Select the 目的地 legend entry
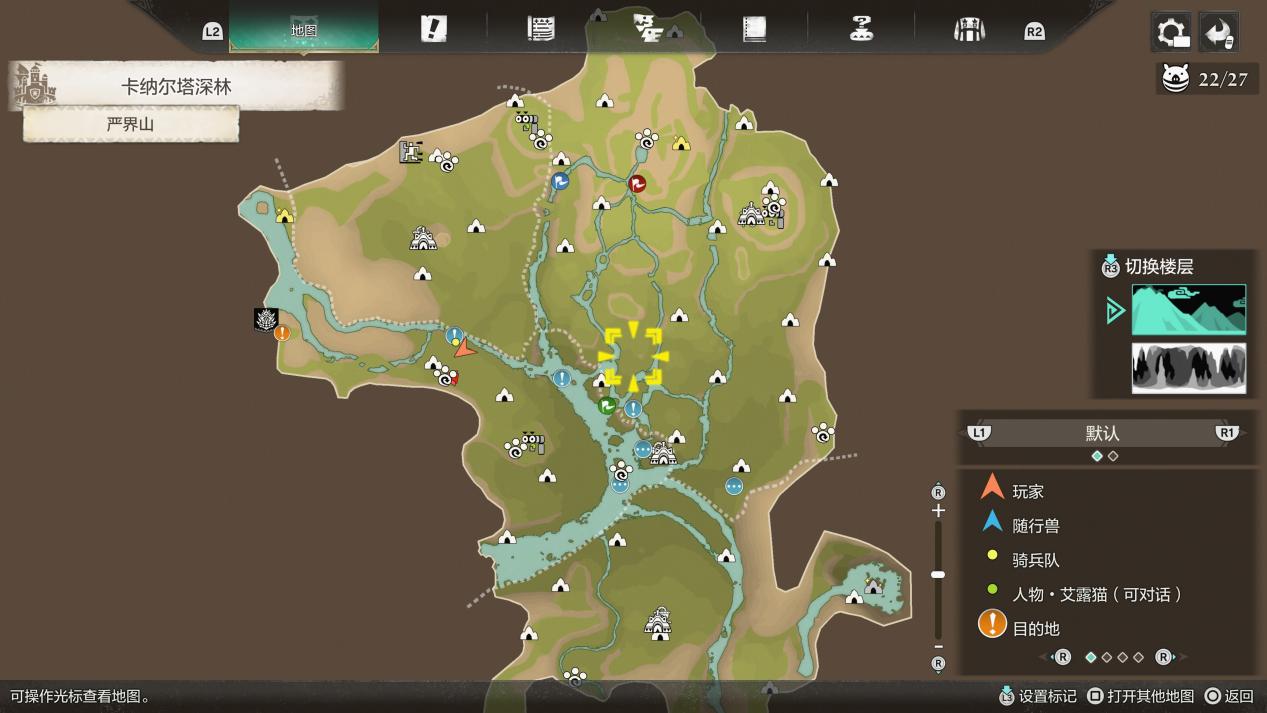The image size is (1267, 713). coord(1035,628)
